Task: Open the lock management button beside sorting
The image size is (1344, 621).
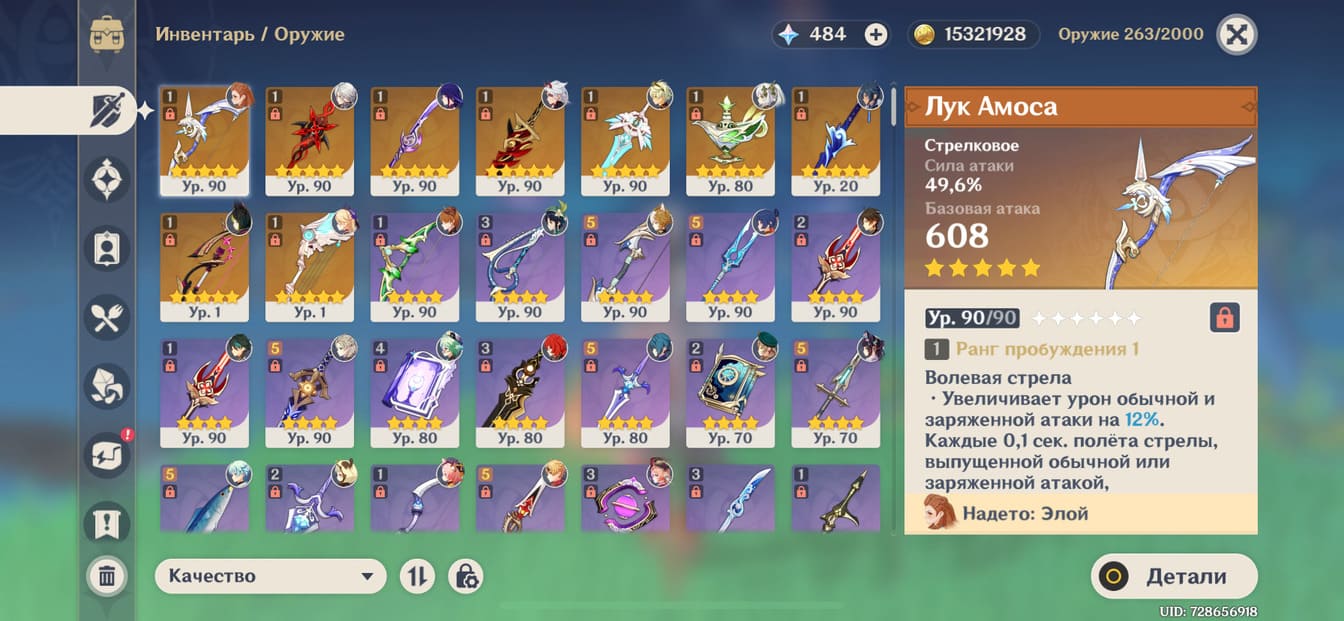Action: tap(465, 576)
